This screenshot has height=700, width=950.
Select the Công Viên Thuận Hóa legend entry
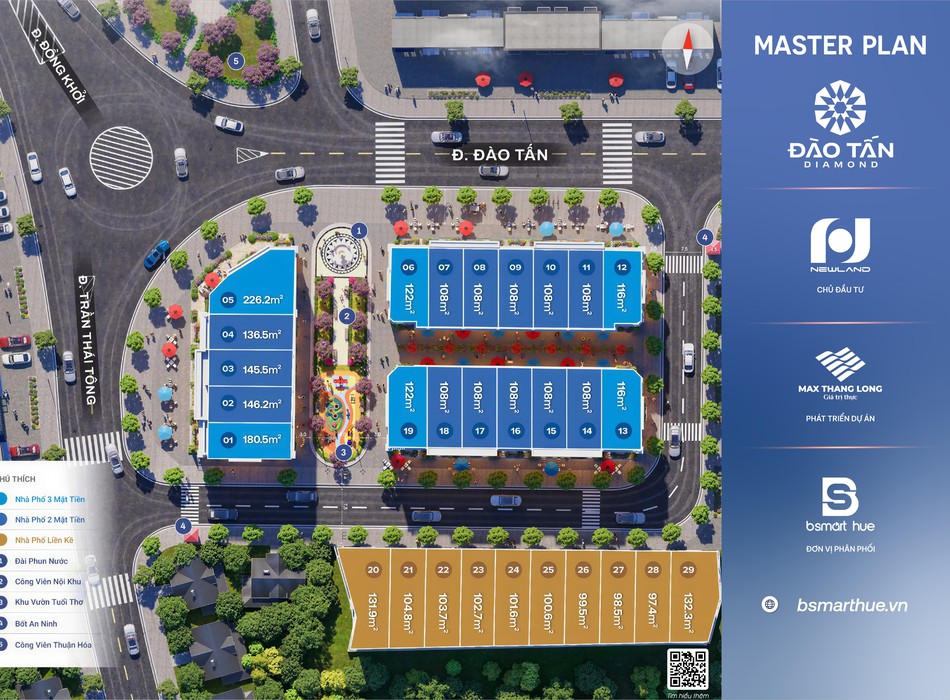coord(52,645)
